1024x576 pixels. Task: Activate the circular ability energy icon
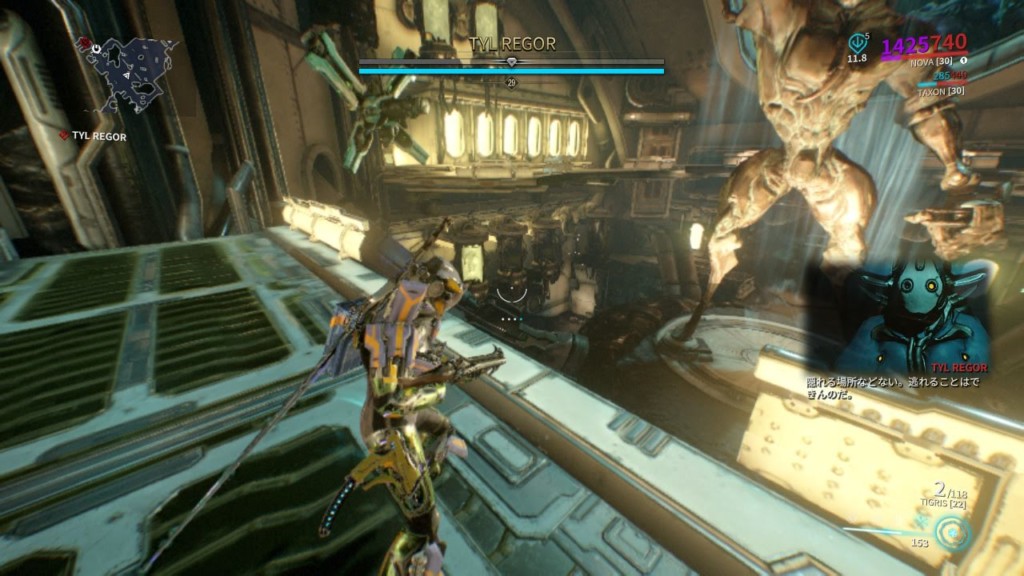tap(954, 533)
